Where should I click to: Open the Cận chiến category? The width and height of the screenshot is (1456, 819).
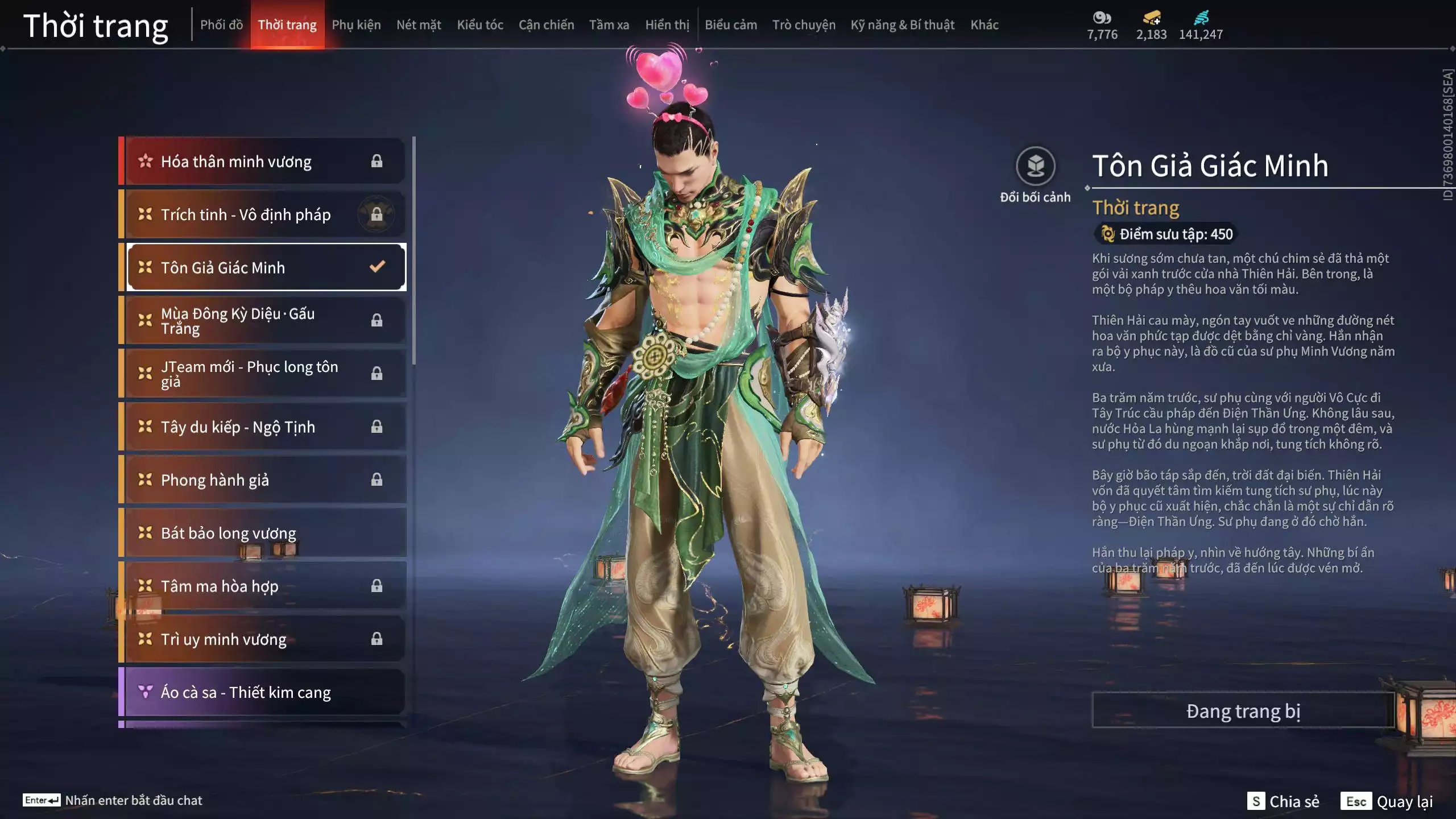coord(546,25)
